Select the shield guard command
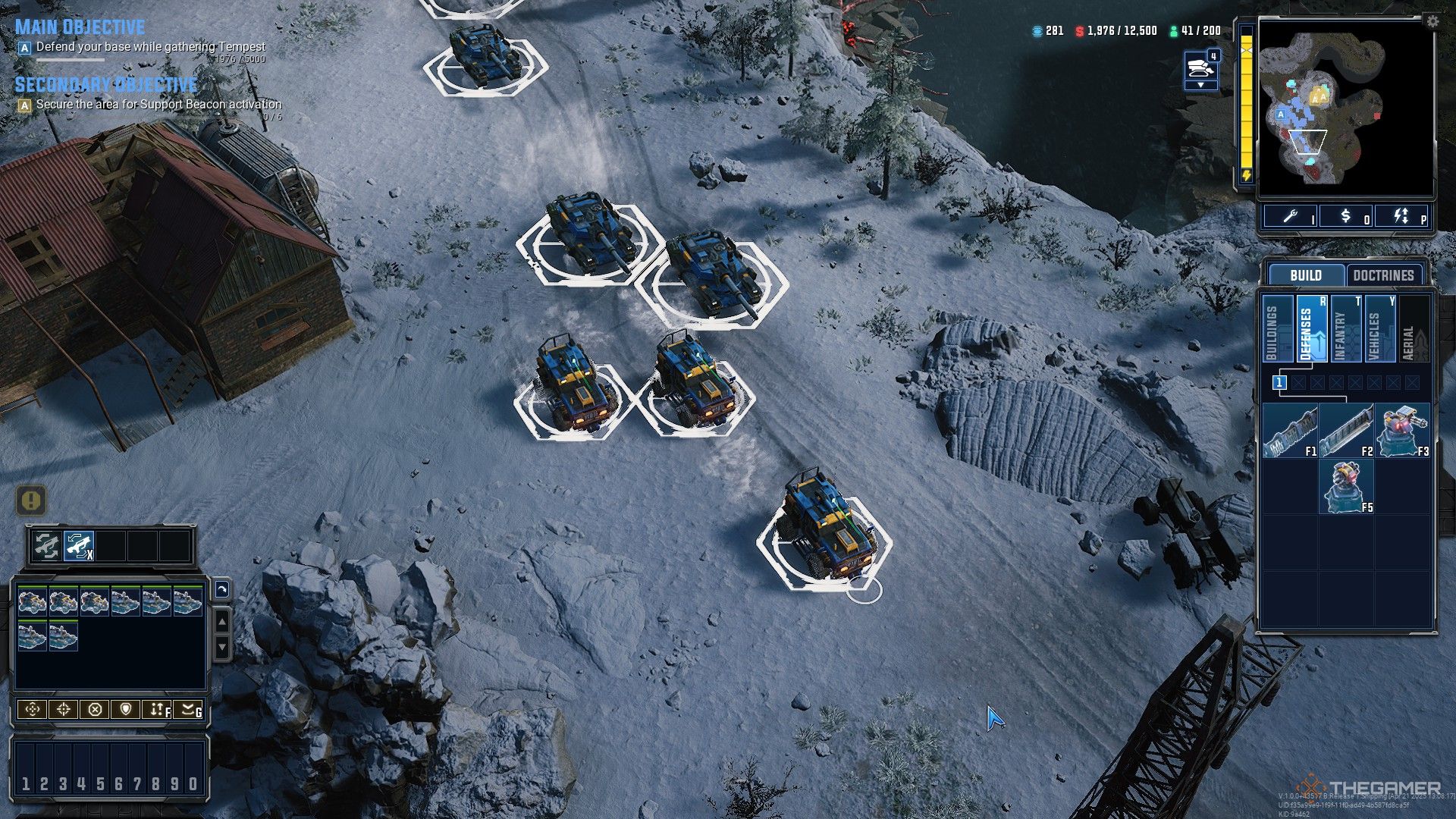 pyautogui.click(x=126, y=710)
